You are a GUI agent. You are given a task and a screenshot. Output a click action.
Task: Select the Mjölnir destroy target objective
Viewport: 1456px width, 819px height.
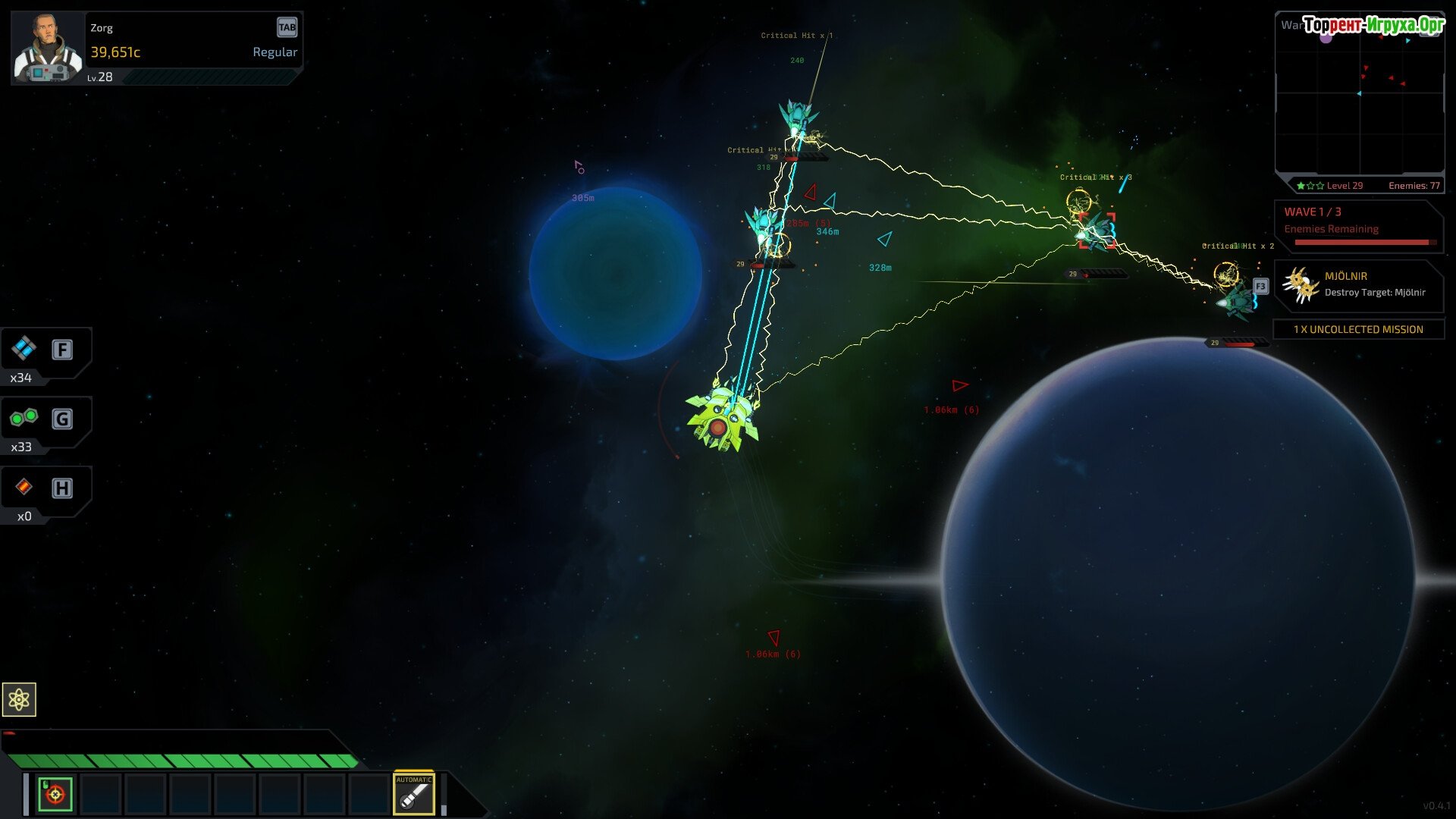point(1359,285)
